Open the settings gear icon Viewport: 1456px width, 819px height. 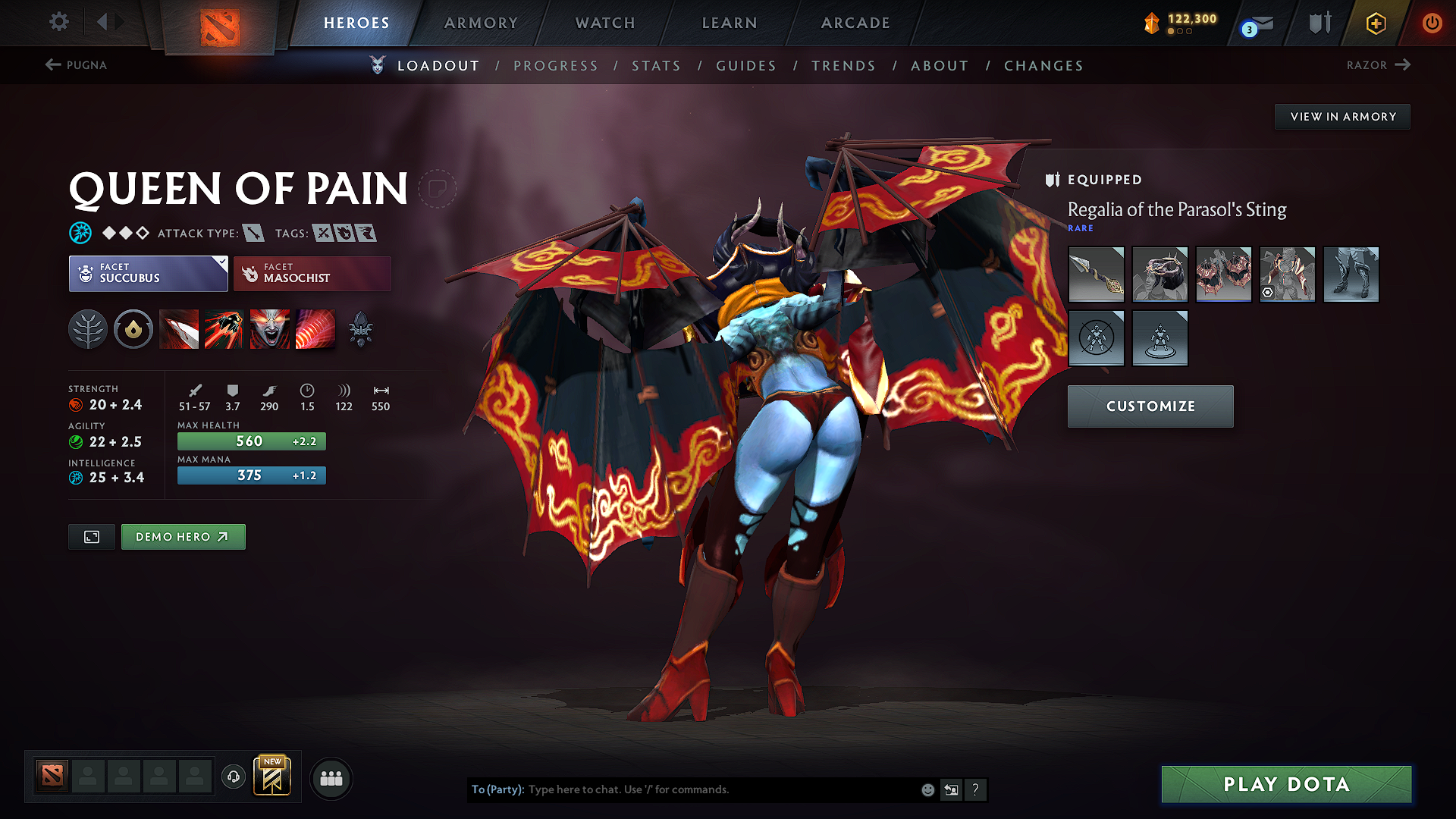[x=58, y=22]
